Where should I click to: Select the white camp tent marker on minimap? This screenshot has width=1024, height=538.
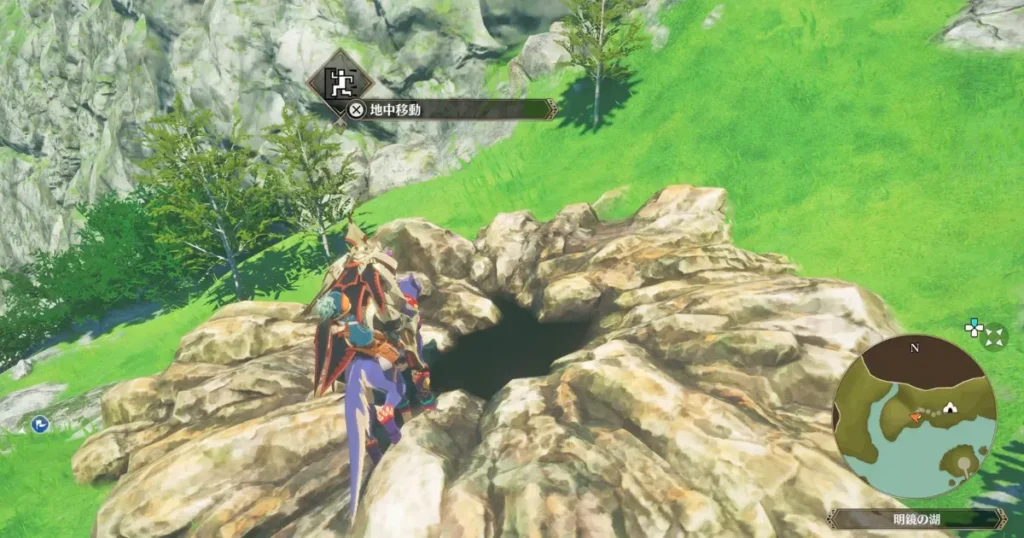click(x=947, y=408)
